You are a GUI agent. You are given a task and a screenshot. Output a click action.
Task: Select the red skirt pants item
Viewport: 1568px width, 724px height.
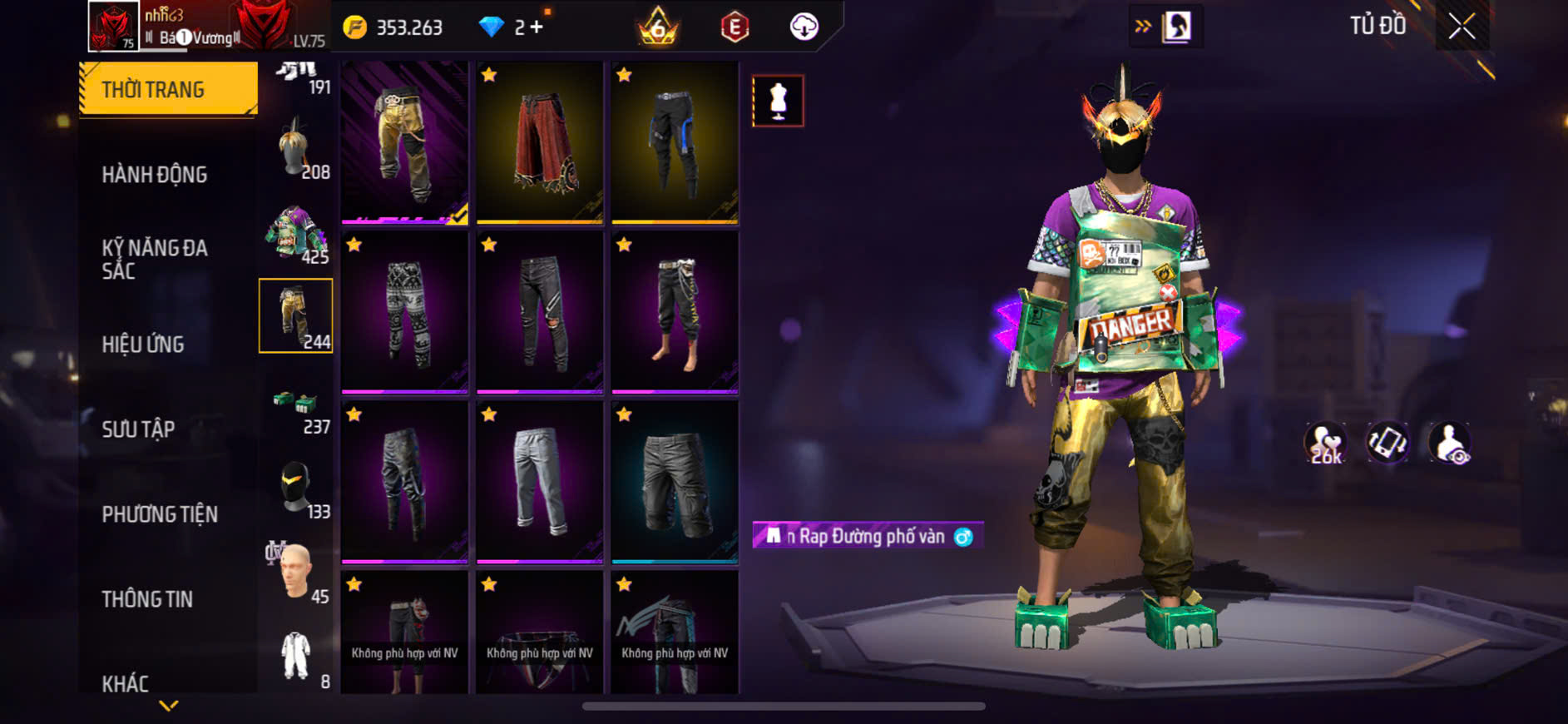pyautogui.click(x=540, y=142)
